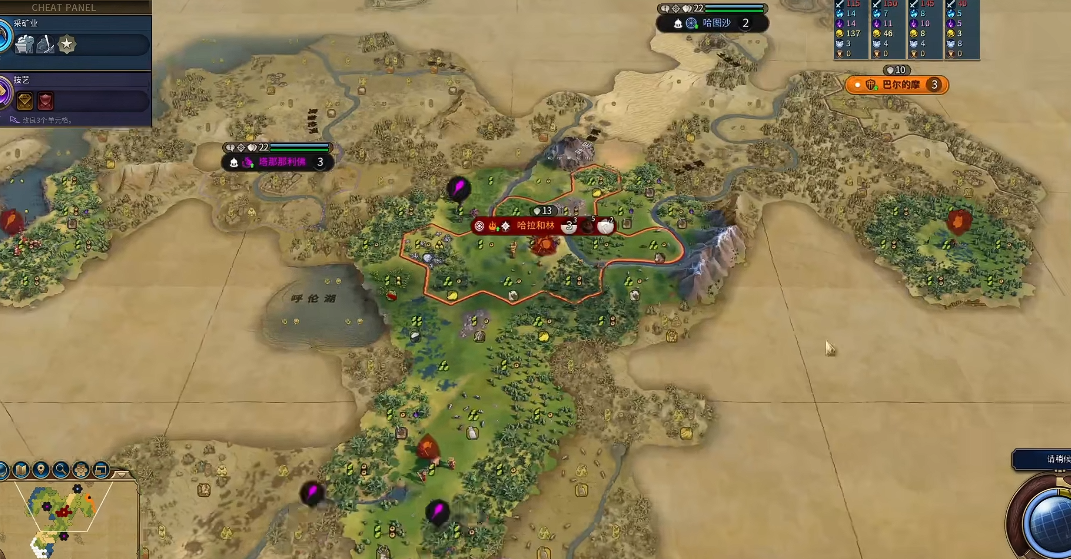This screenshot has height=559, width=1071.
Task: Open the Cheat Panel header
Action: tap(62, 7)
